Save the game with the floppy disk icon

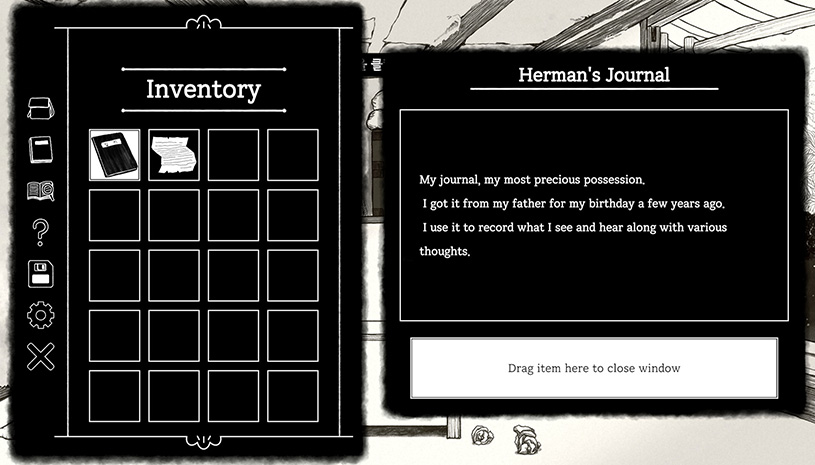tap(40, 273)
